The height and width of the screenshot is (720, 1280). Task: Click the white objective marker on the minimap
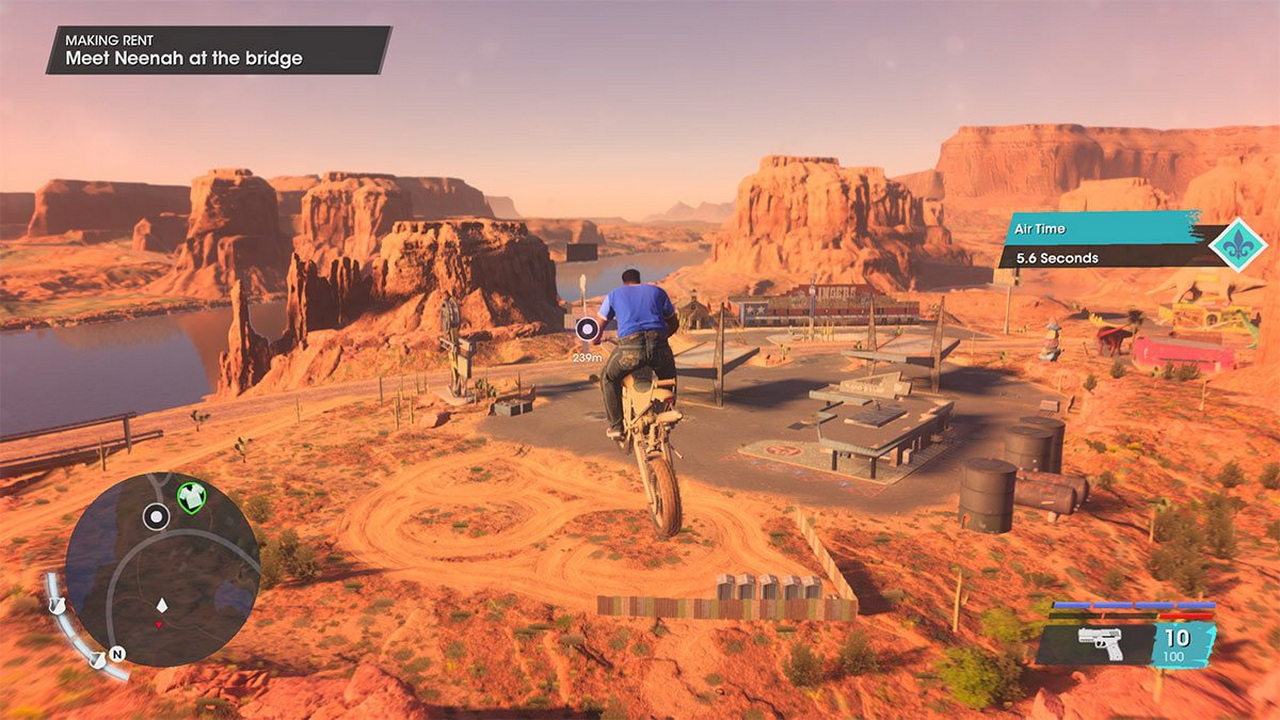tap(156, 517)
